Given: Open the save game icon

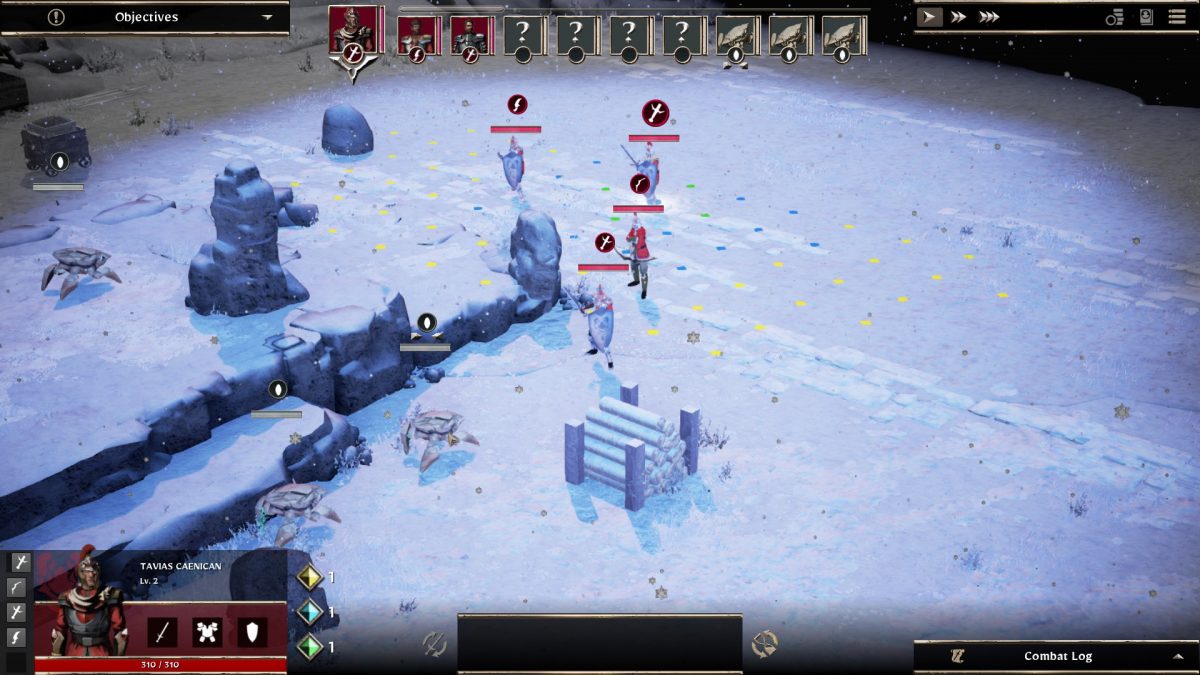Looking at the screenshot, I should click(x=1146, y=17).
